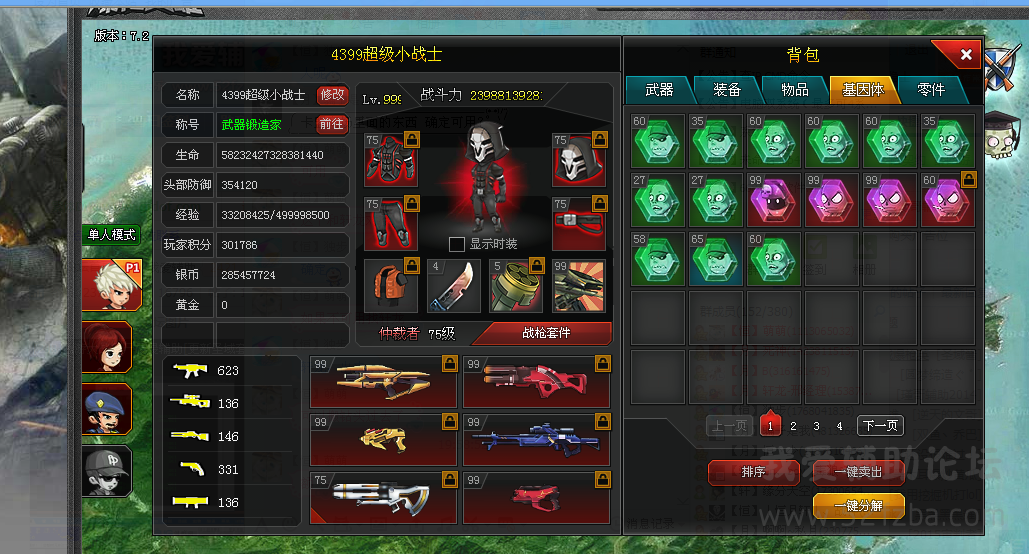
Task: Switch to the 武器 tab
Action: (659, 90)
